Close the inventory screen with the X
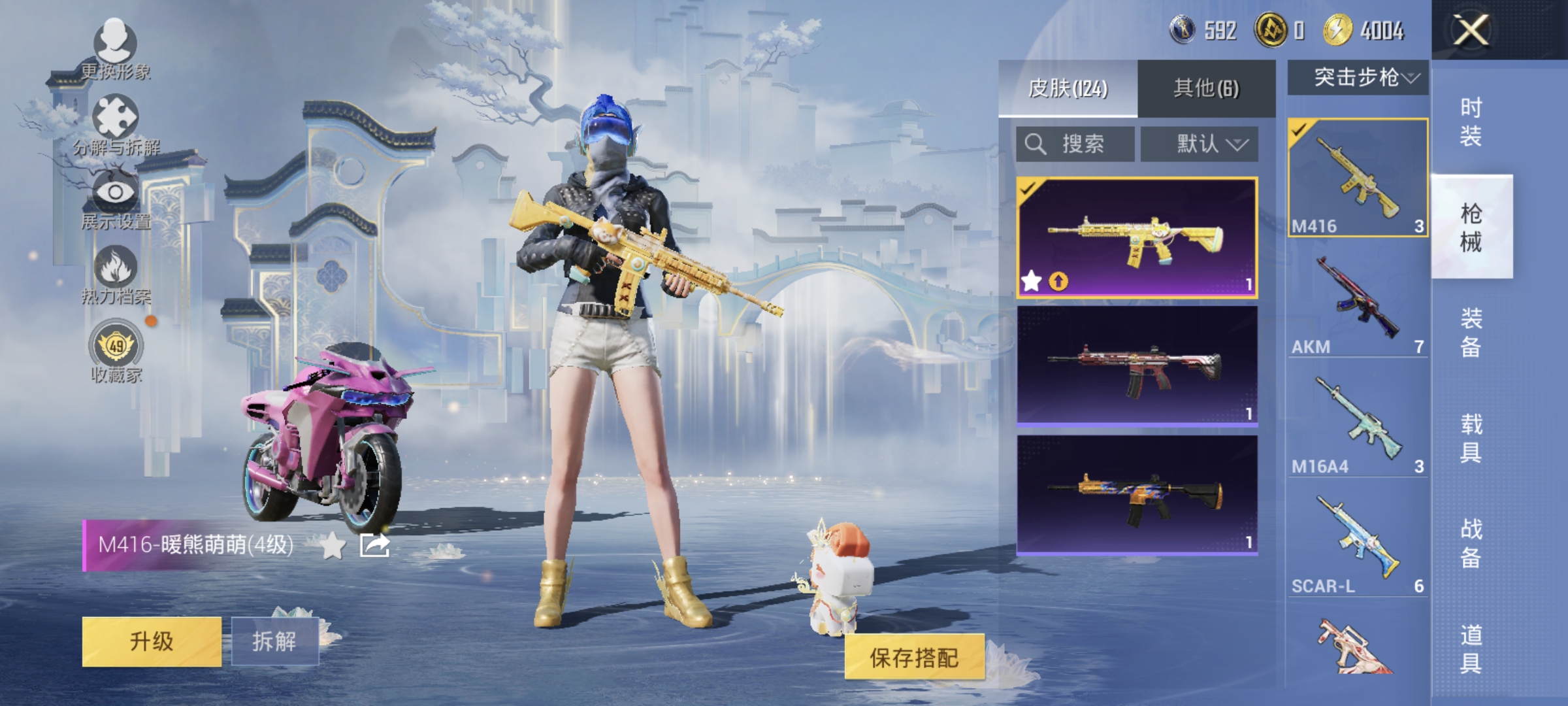 (x=1470, y=30)
